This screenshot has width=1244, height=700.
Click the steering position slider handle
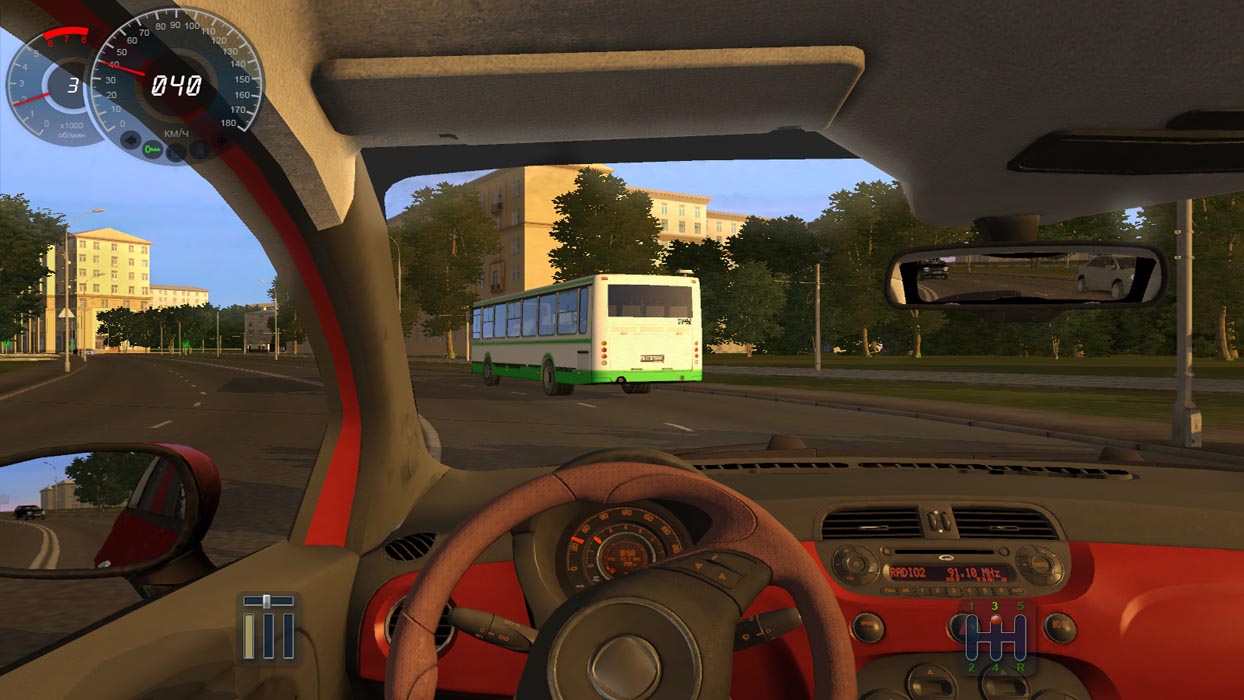pyautogui.click(x=267, y=601)
